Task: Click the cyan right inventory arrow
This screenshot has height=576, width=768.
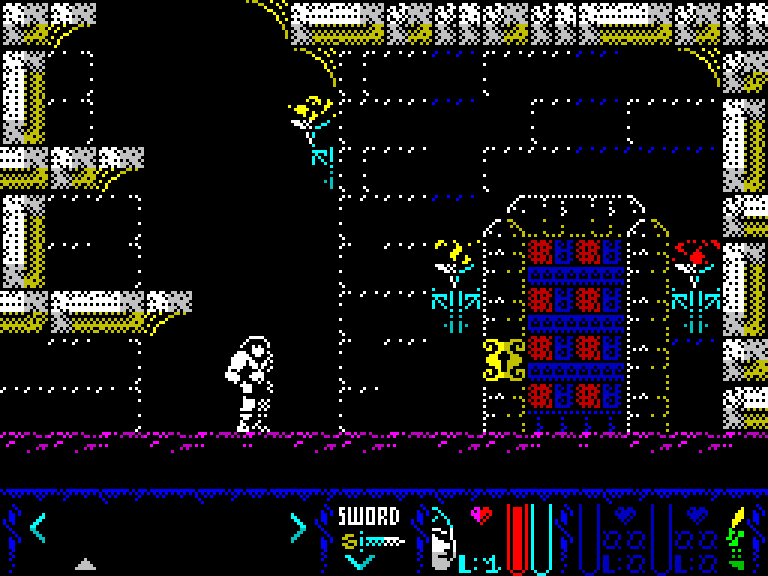Action: pyautogui.click(x=297, y=526)
